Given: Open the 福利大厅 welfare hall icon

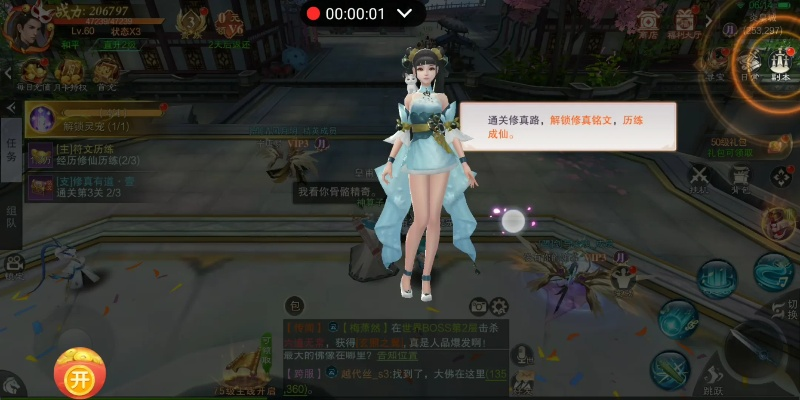Looking at the screenshot, I should 685,24.
